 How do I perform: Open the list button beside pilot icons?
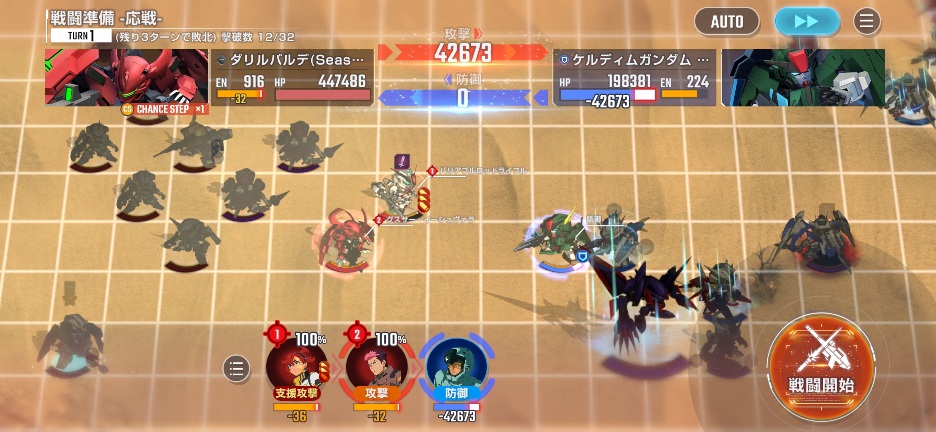click(x=236, y=369)
